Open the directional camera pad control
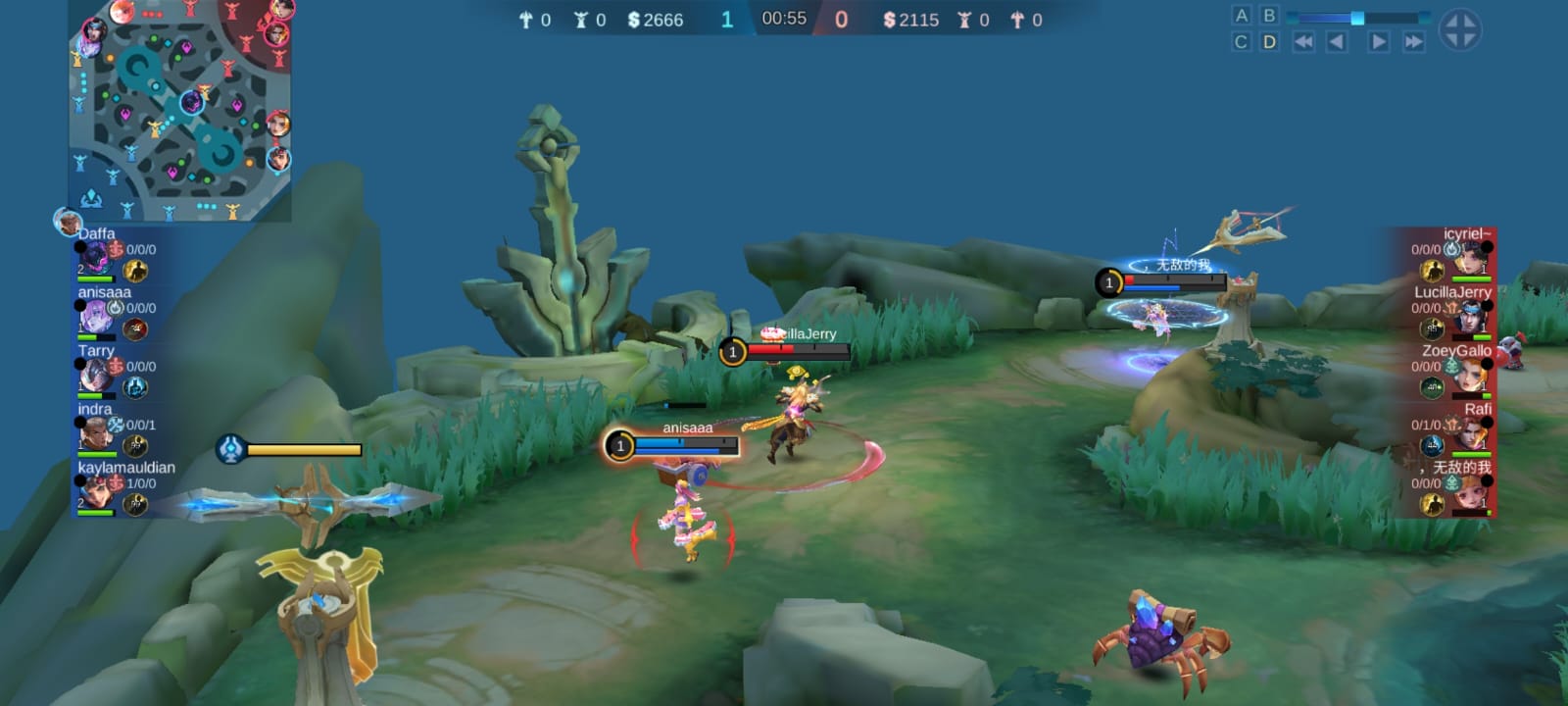The height and width of the screenshot is (706, 1568). [x=1460, y=27]
